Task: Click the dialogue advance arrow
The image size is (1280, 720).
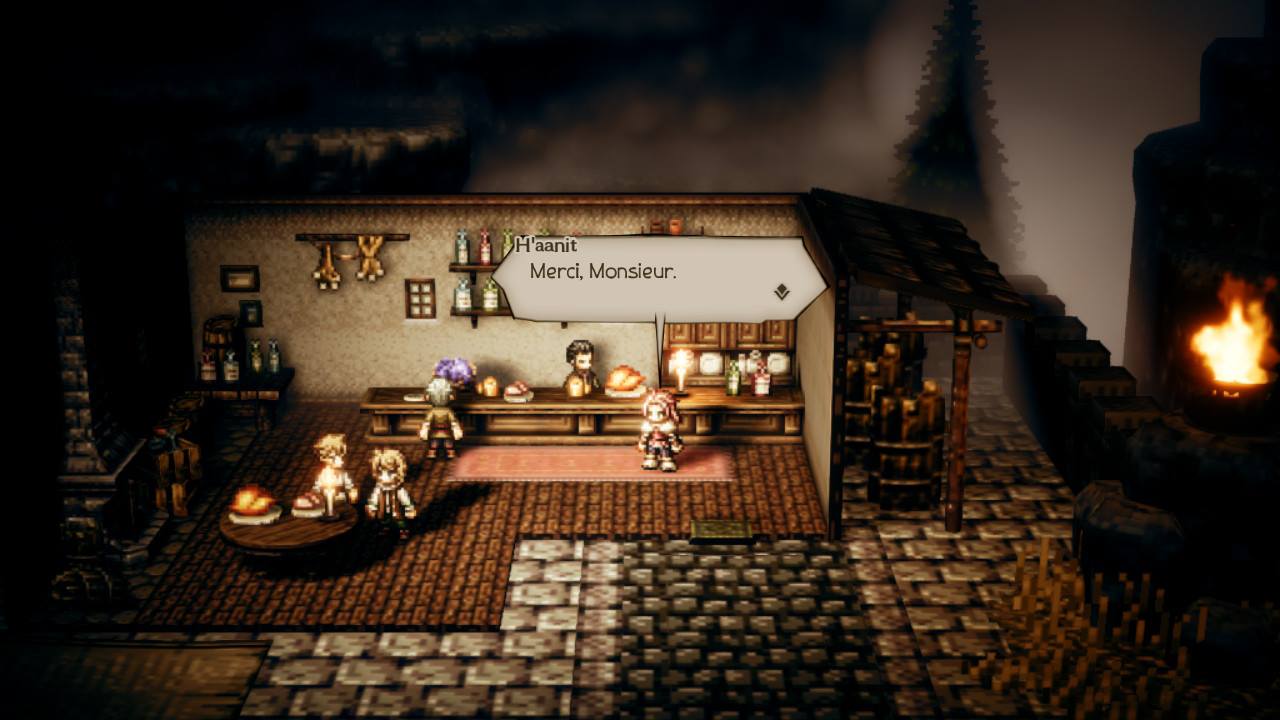Action: point(779,288)
